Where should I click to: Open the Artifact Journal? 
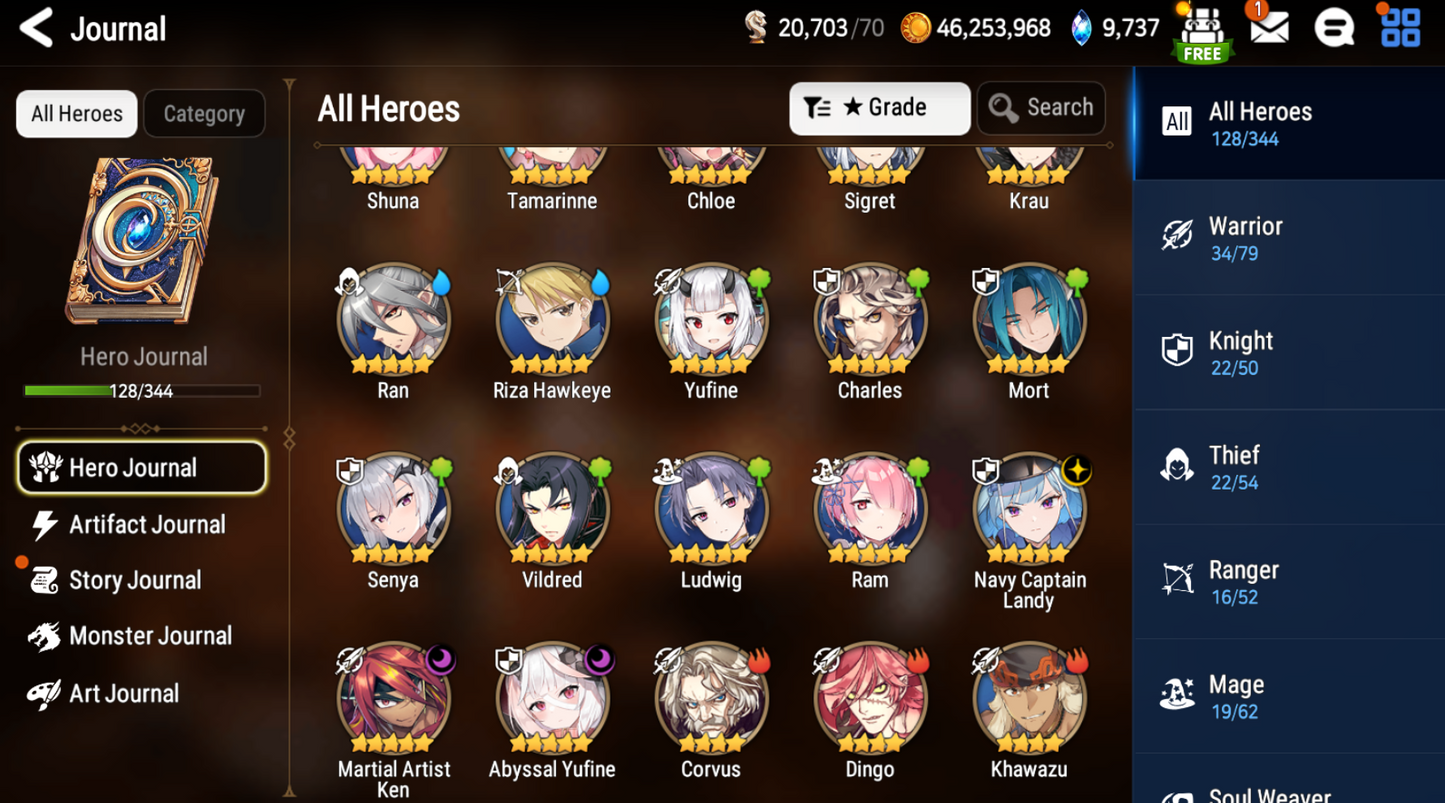click(146, 525)
